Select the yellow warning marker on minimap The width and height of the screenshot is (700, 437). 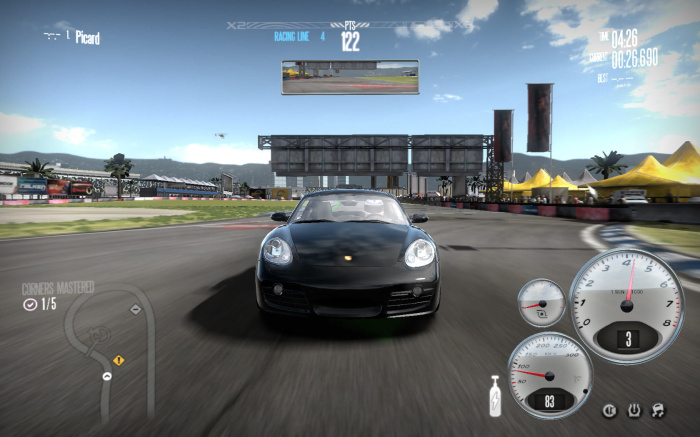coord(118,360)
